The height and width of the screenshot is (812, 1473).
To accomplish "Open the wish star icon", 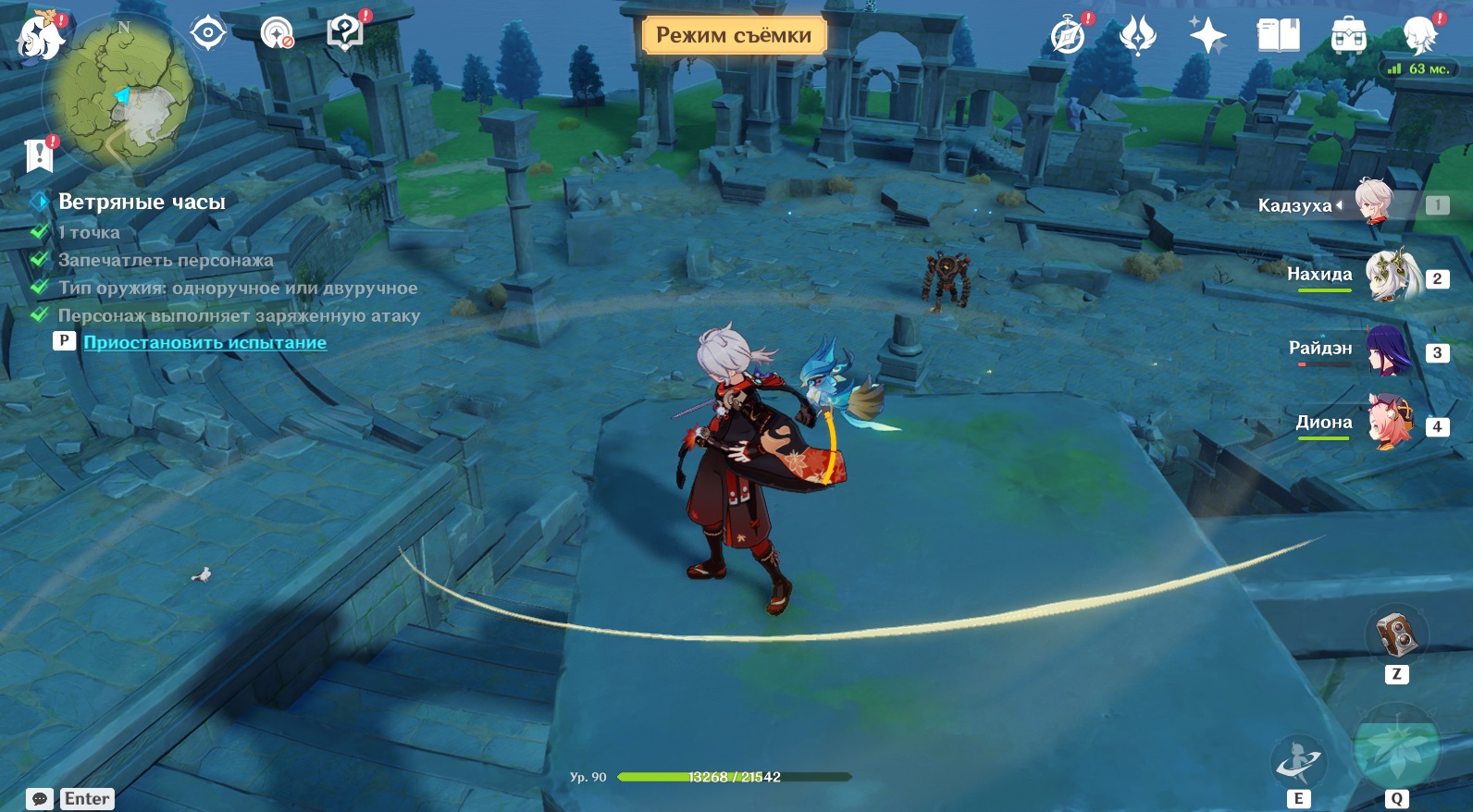I will [x=1207, y=37].
